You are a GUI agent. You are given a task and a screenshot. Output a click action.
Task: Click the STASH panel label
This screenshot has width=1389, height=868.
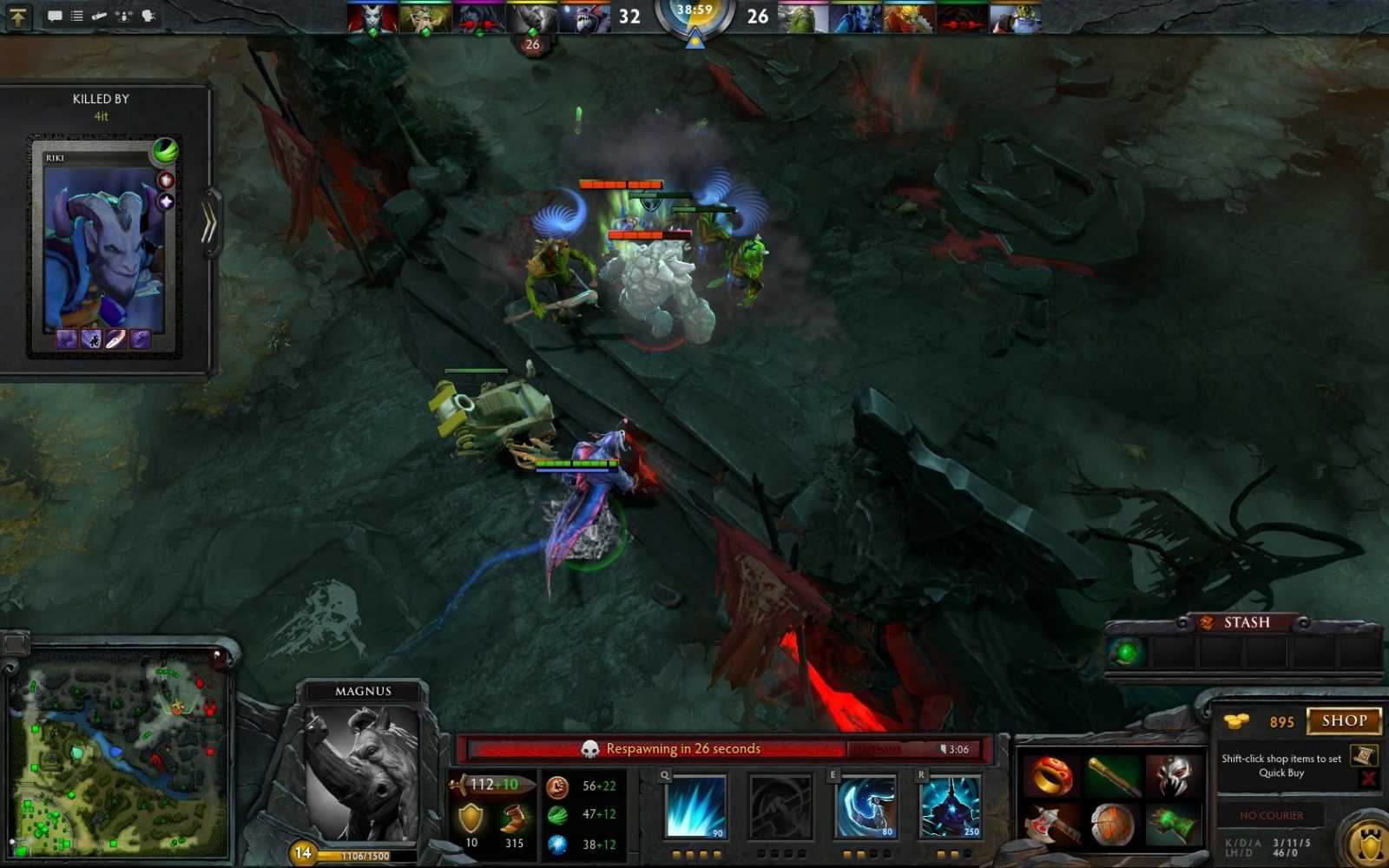click(1247, 621)
